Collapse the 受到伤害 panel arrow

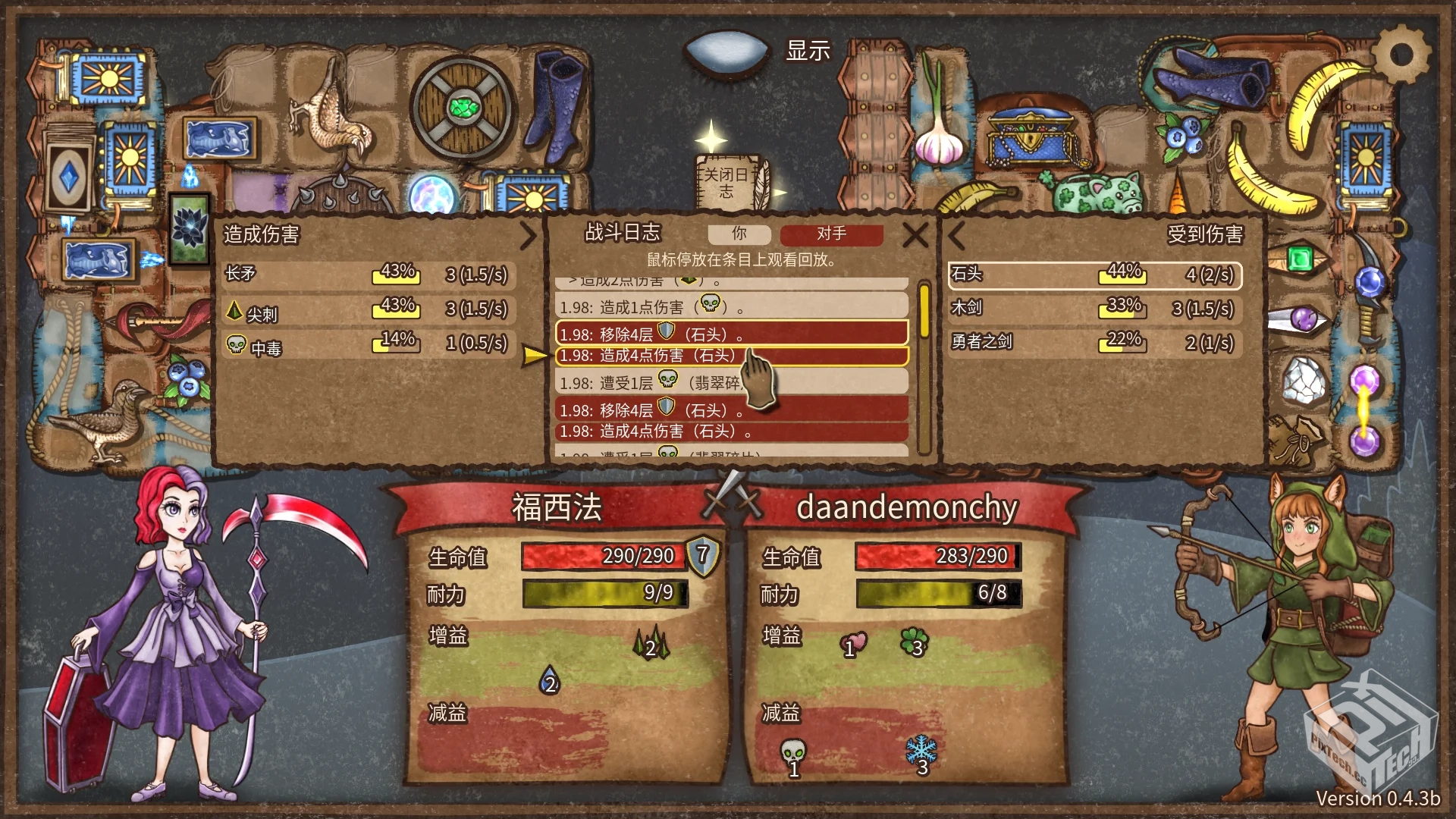pos(956,236)
